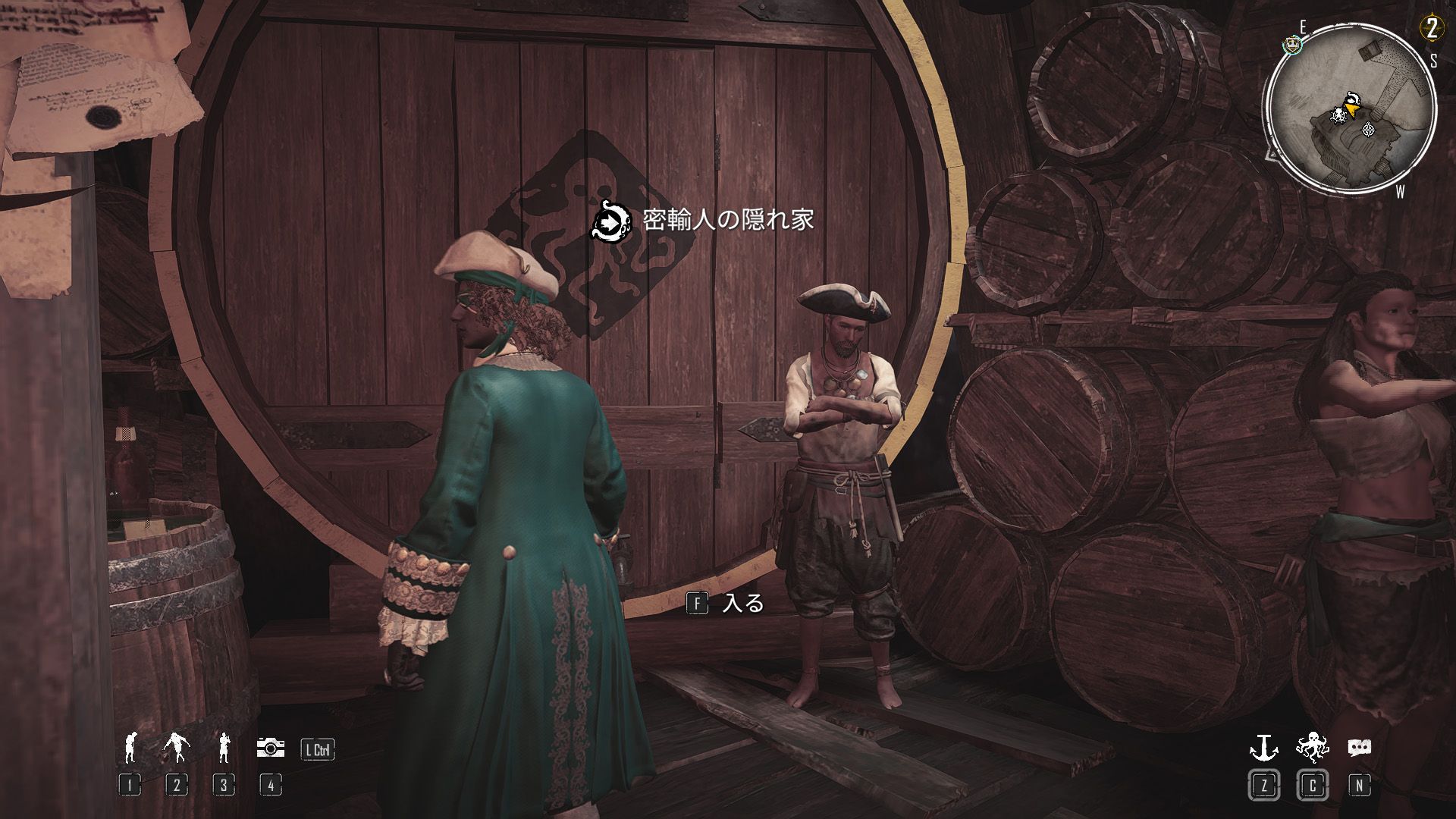
Task: Click the gold compass badge showing 2
Action: [x=1431, y=30]
